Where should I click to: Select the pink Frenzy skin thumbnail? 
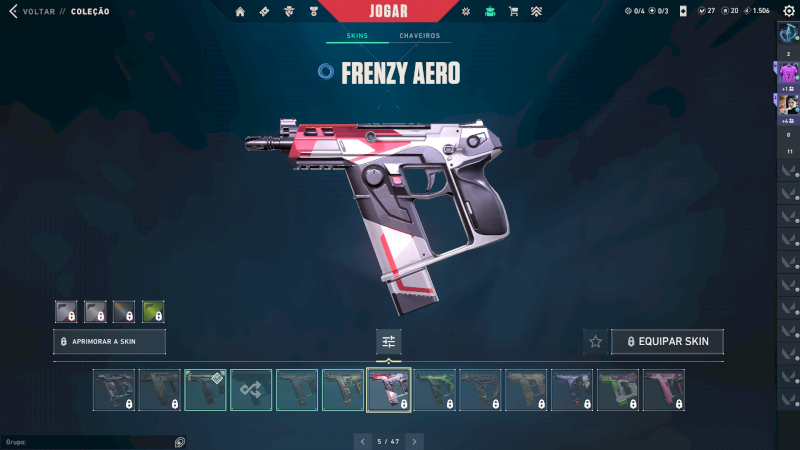(664, 390)
